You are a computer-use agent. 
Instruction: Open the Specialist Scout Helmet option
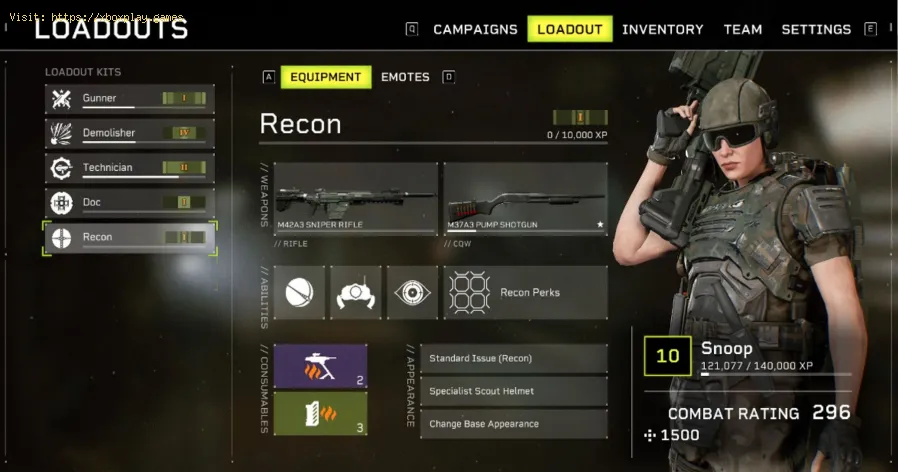click(515, 391)
